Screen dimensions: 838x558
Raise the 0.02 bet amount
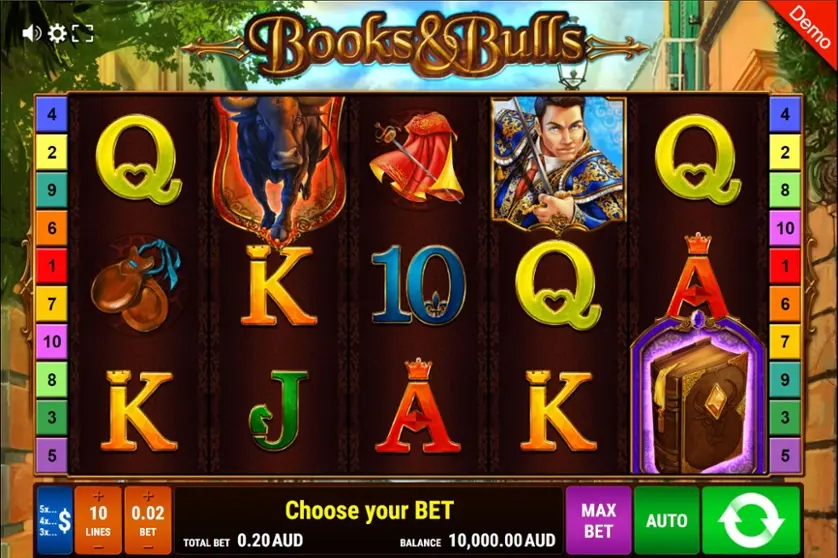148,497
